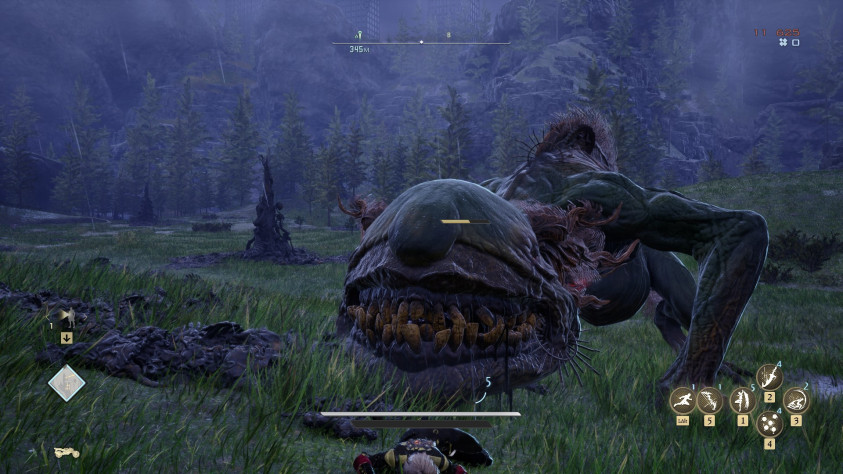The height and width of the screenshot is (474, 843).
Task: Select the buggy vehicle icon
Action: tap(67, 452)
